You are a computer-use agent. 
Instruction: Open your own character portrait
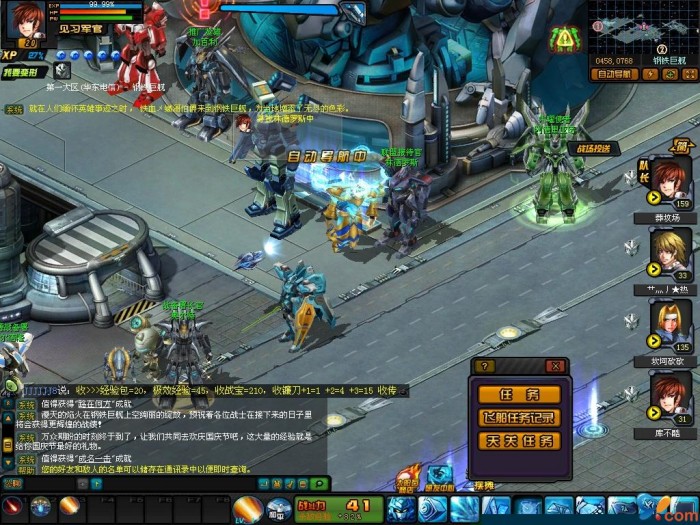point(27,22)
